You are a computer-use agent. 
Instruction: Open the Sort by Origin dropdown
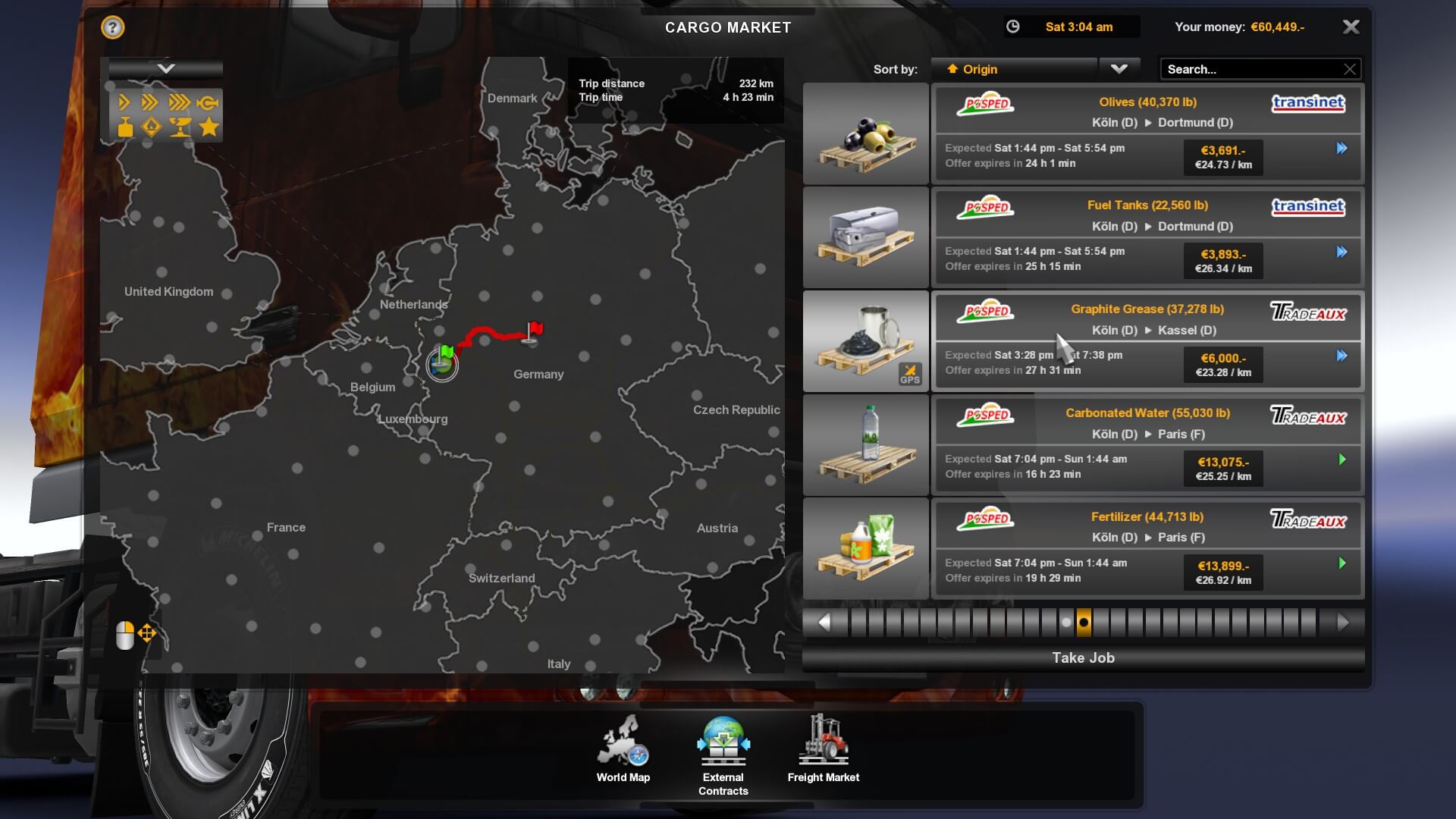click(1119, 69)
